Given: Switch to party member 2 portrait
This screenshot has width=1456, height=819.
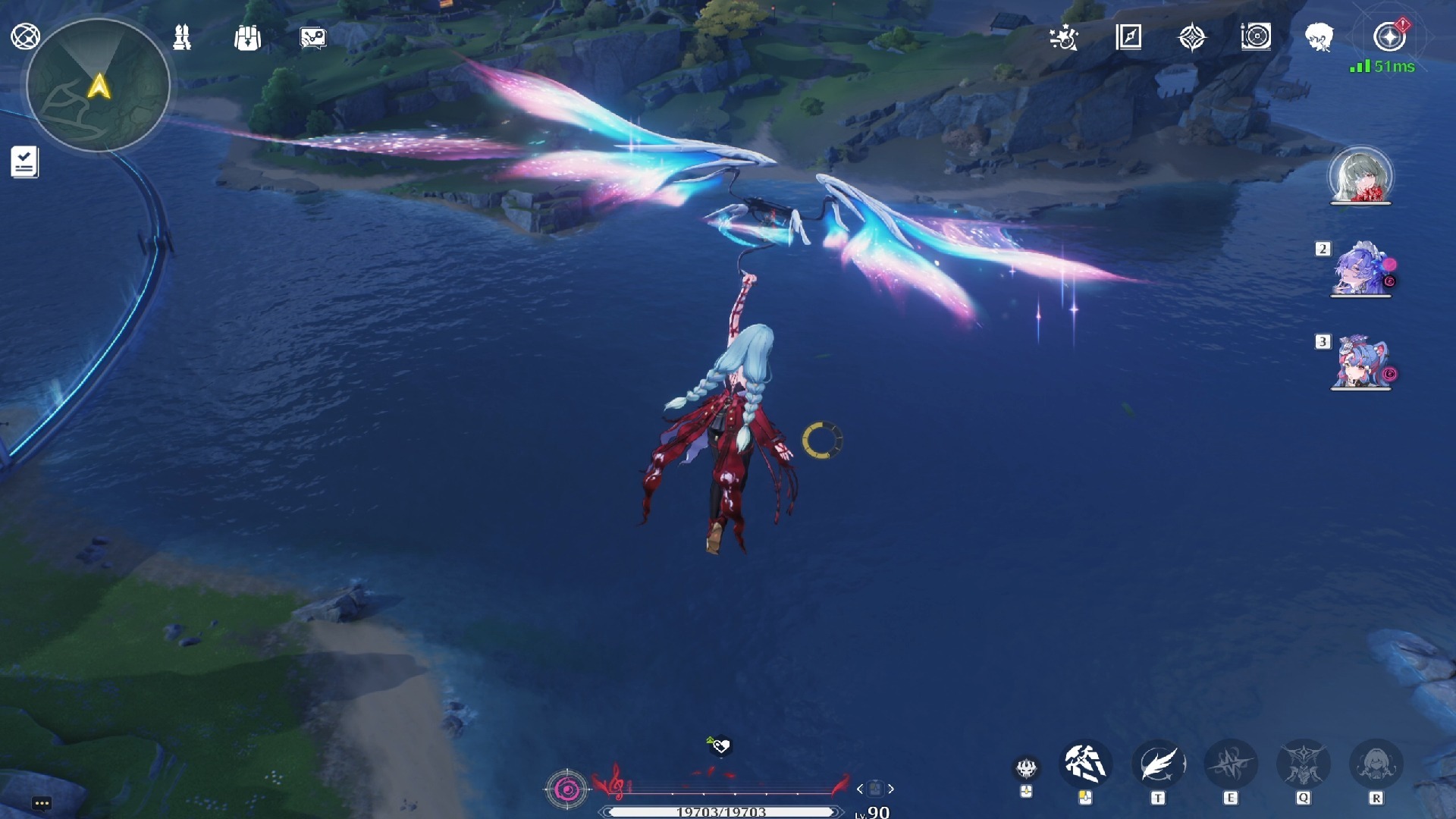Looking at the screenshot, I should pos(1360,269).
